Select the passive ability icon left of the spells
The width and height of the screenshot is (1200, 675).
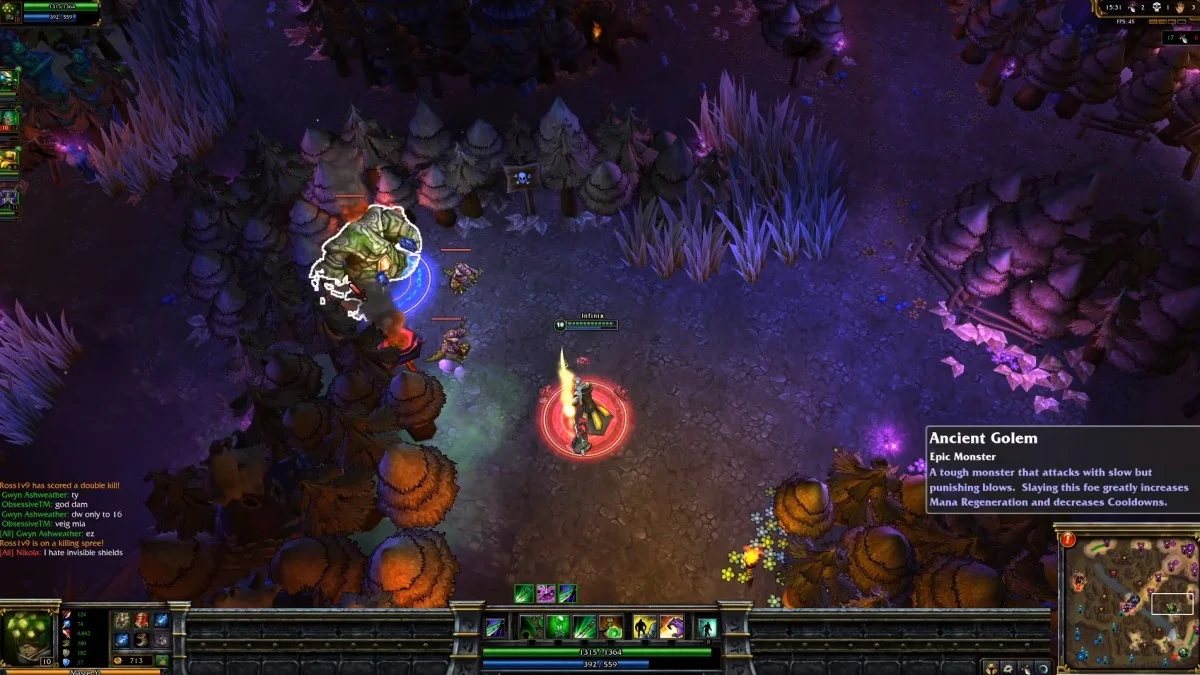click(x=495, y=627)
